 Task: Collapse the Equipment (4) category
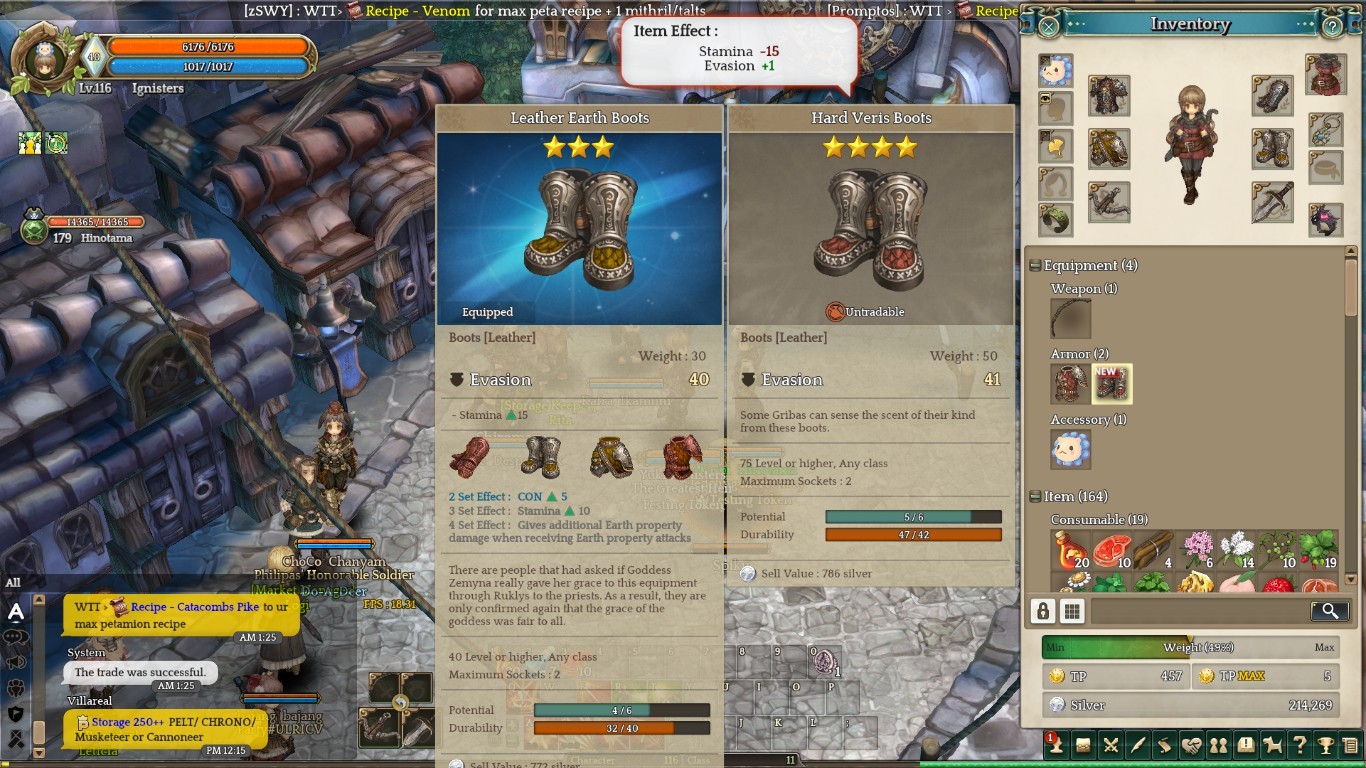point(1036,266)
